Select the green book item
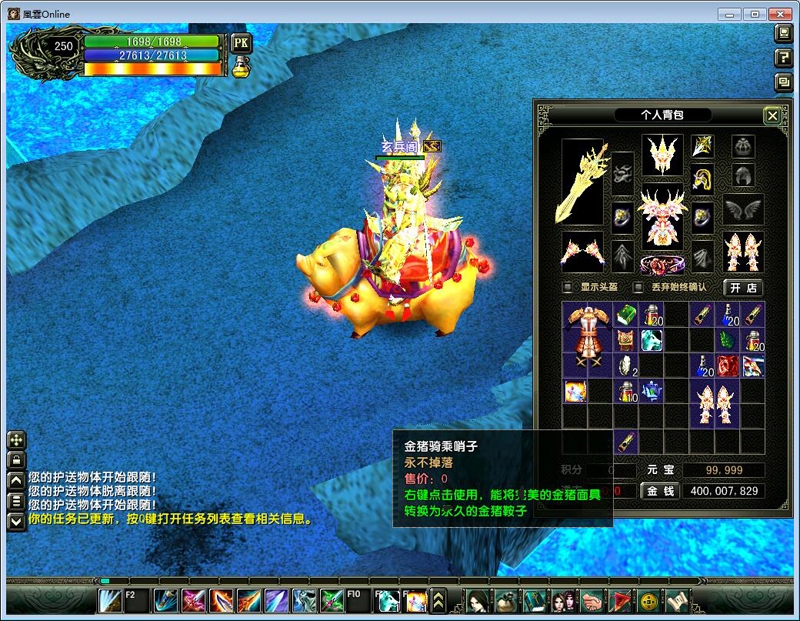This screenshot has height=621, width=800. coord(626,316)
